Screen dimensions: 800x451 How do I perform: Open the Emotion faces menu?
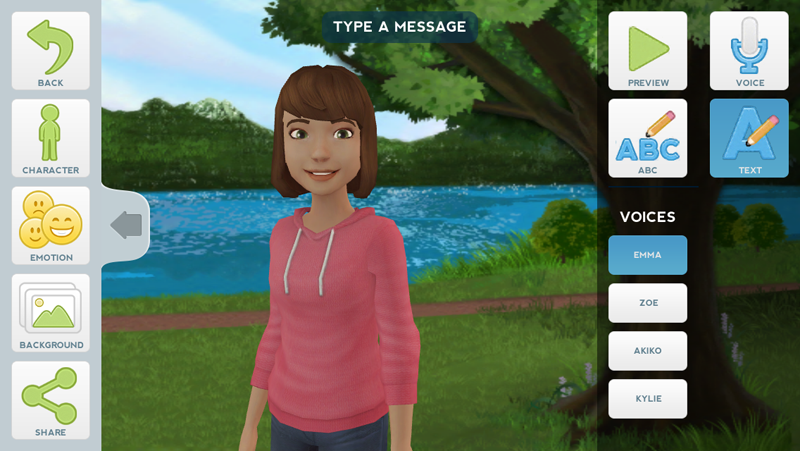[x=50, y=225]
